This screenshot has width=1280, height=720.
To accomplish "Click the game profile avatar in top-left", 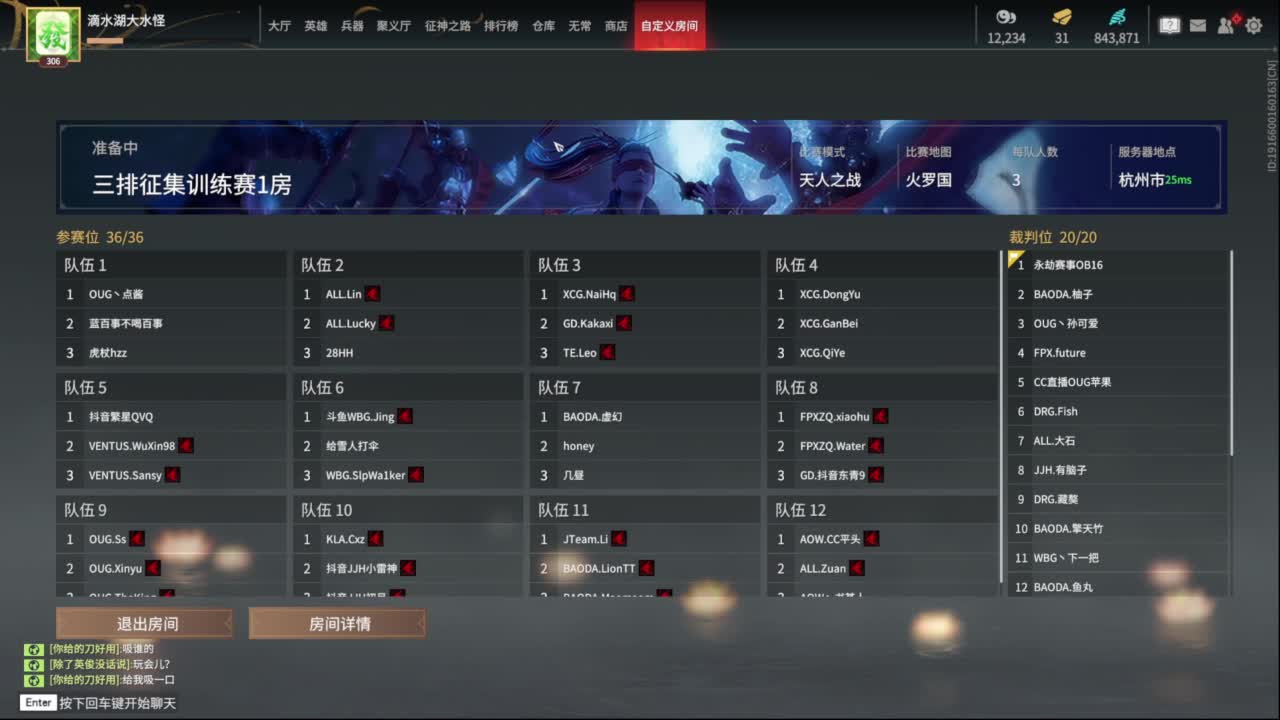I will 52,33.
